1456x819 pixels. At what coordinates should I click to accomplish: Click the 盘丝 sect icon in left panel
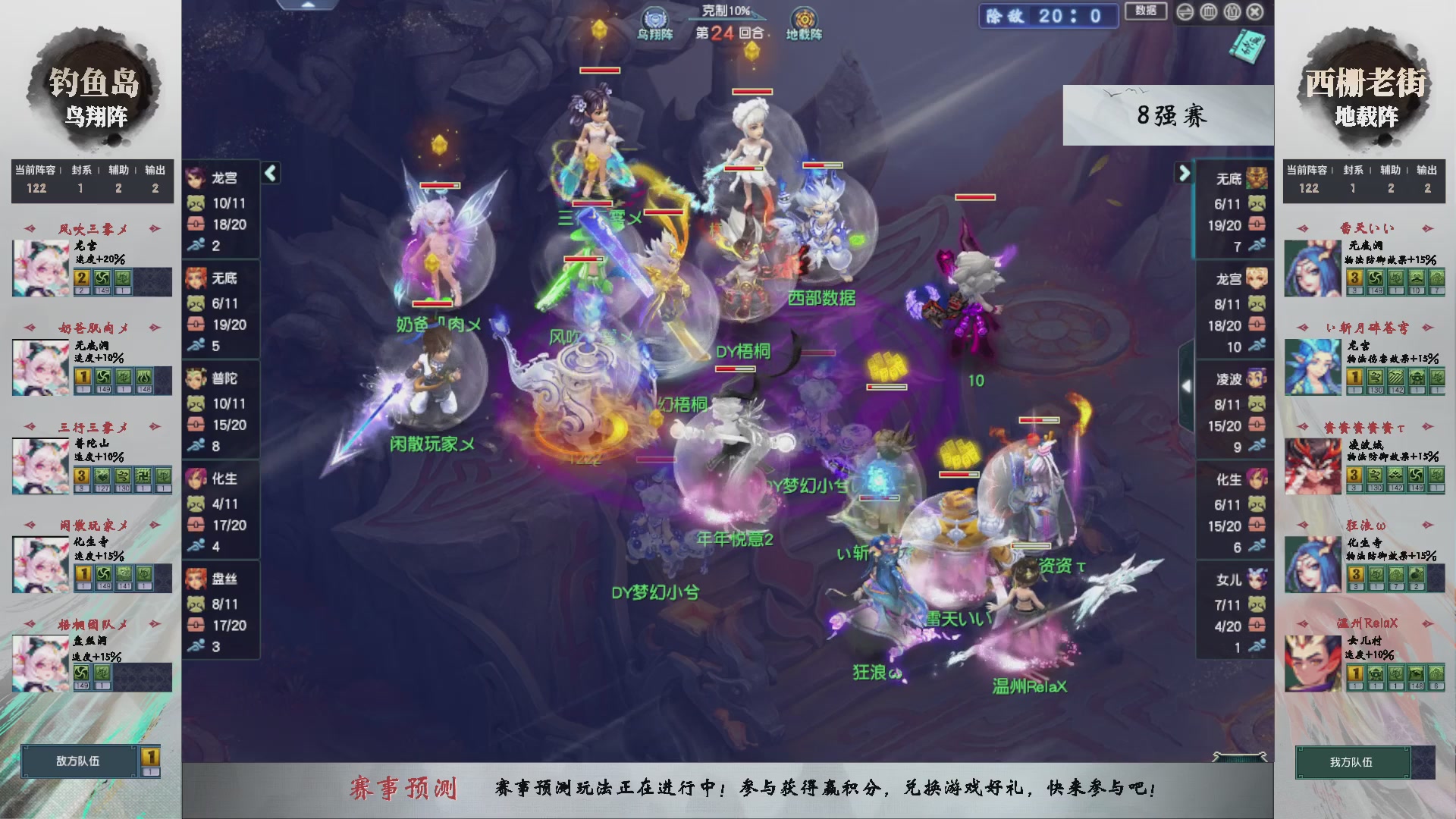click(196, 577)
